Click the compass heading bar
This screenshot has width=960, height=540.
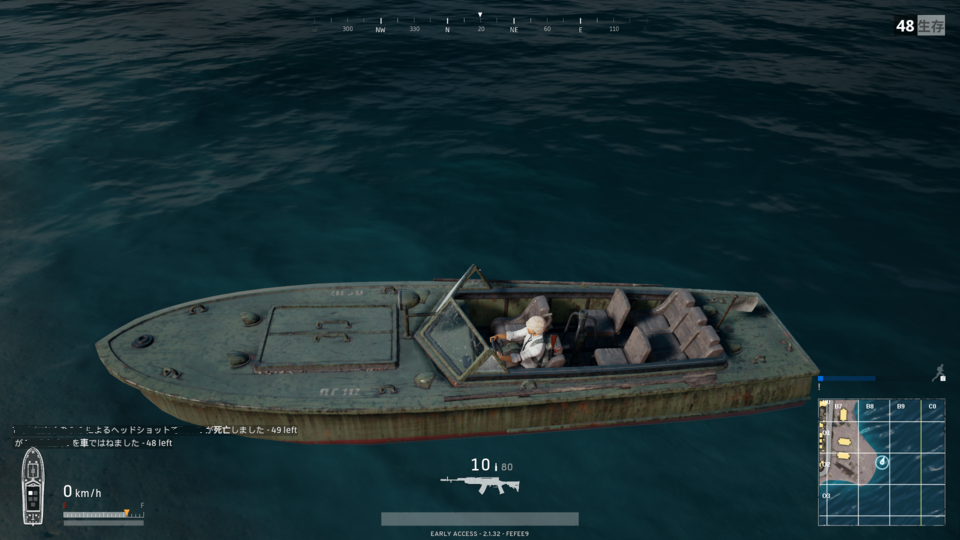pos(480,24)
